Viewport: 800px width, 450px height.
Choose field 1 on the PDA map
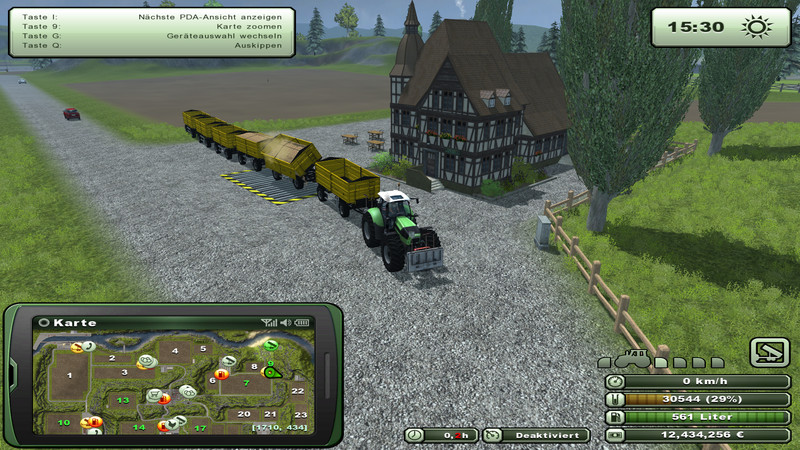[69, 377]
